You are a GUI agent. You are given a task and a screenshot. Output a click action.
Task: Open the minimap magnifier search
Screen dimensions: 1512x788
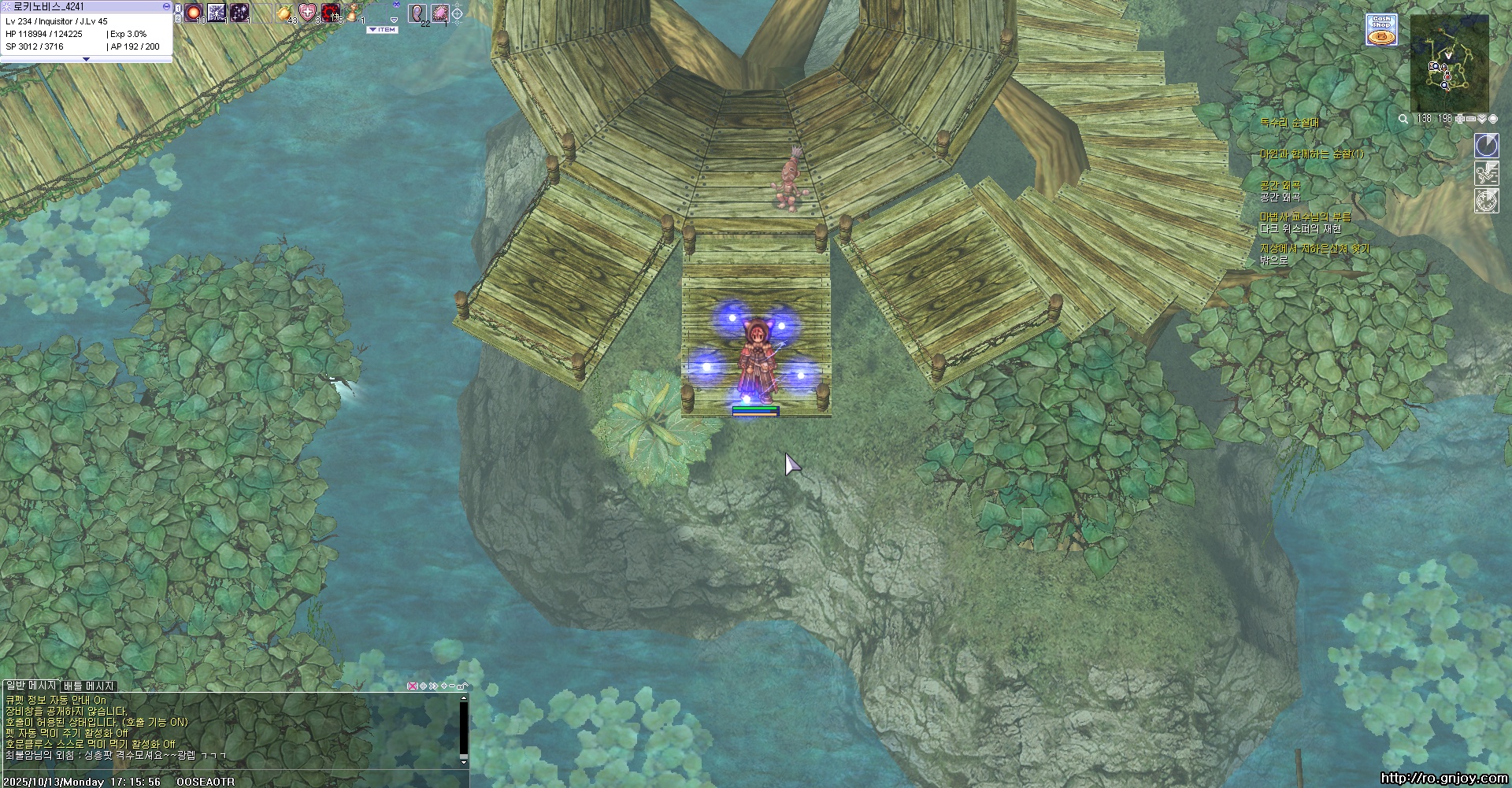click(1403, 119)
